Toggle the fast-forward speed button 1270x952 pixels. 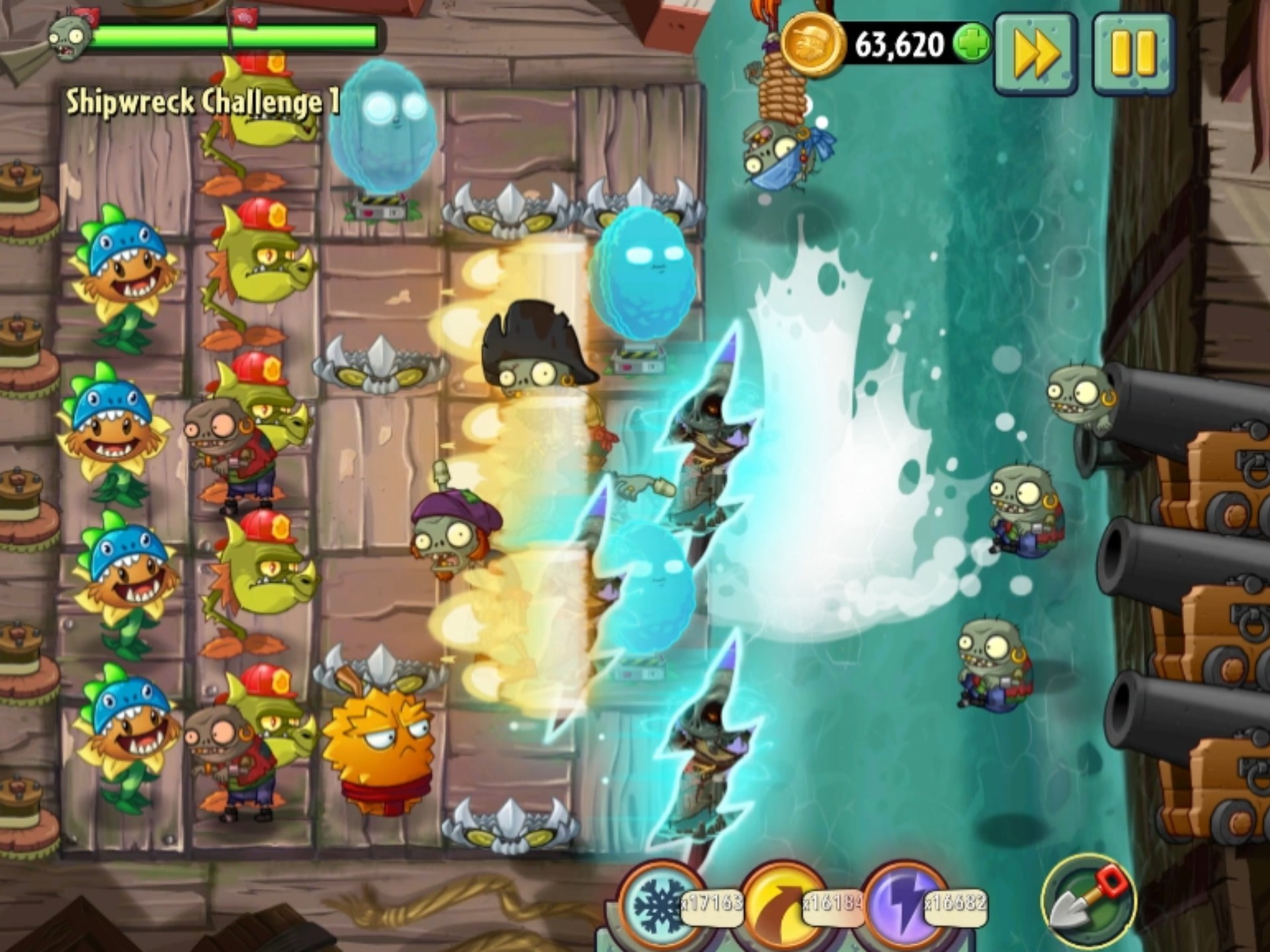point(1036,53)
